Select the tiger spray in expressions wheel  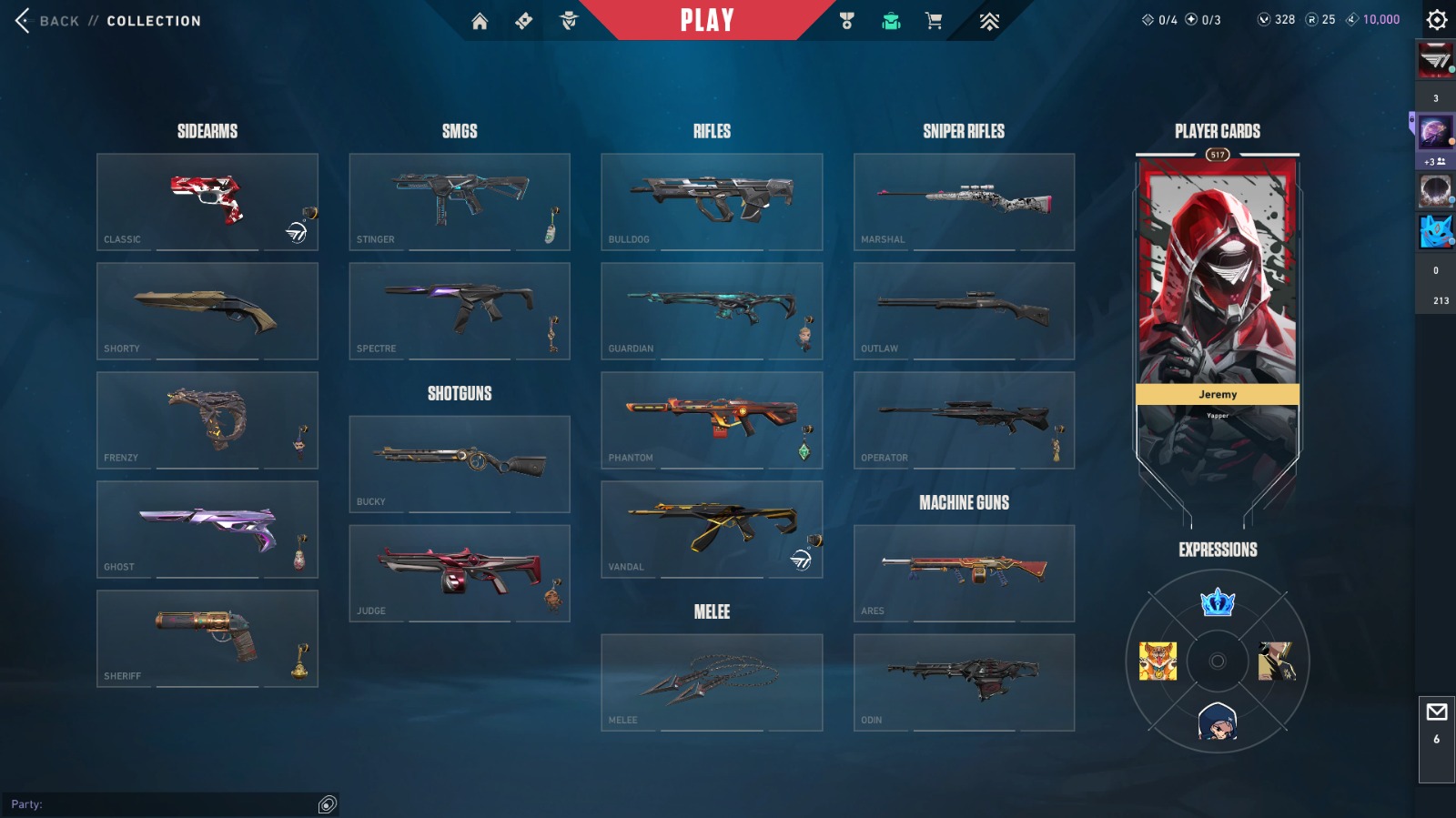coord(1158,661)
